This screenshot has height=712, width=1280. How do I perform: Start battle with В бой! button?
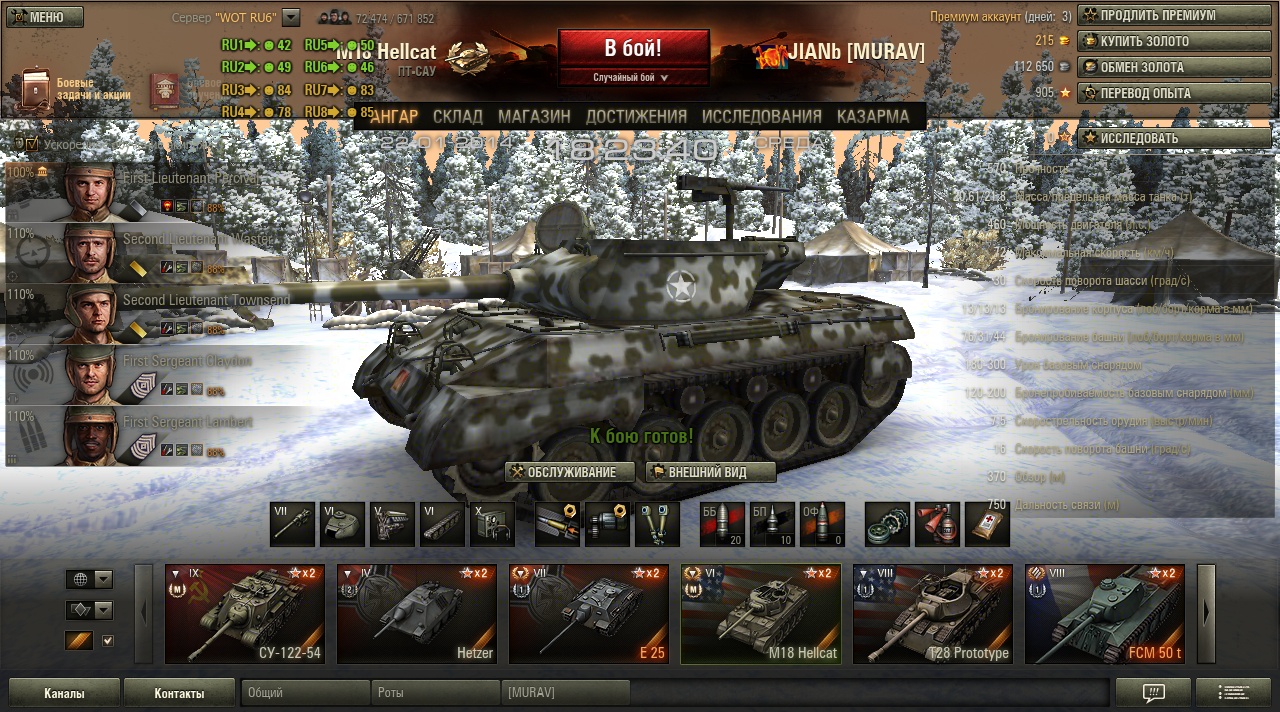click(633, 49)
